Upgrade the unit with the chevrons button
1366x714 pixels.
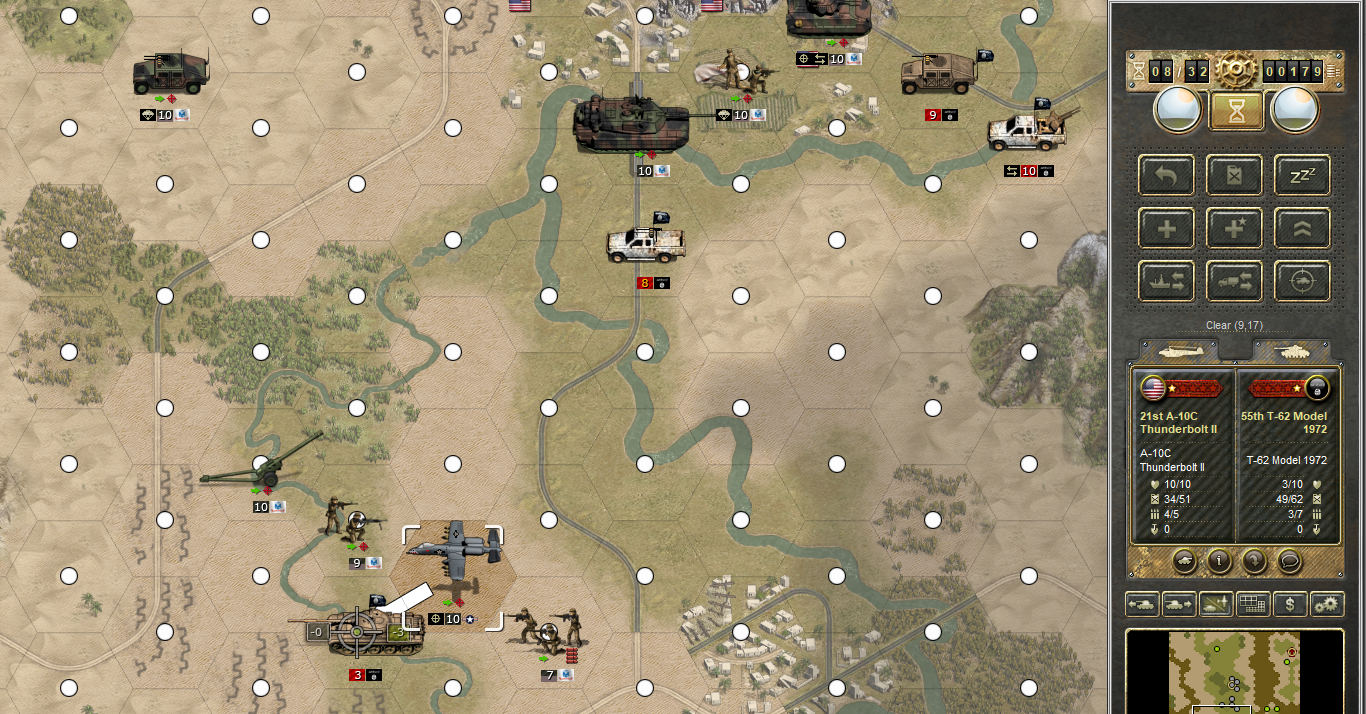tap(1302, 228)
